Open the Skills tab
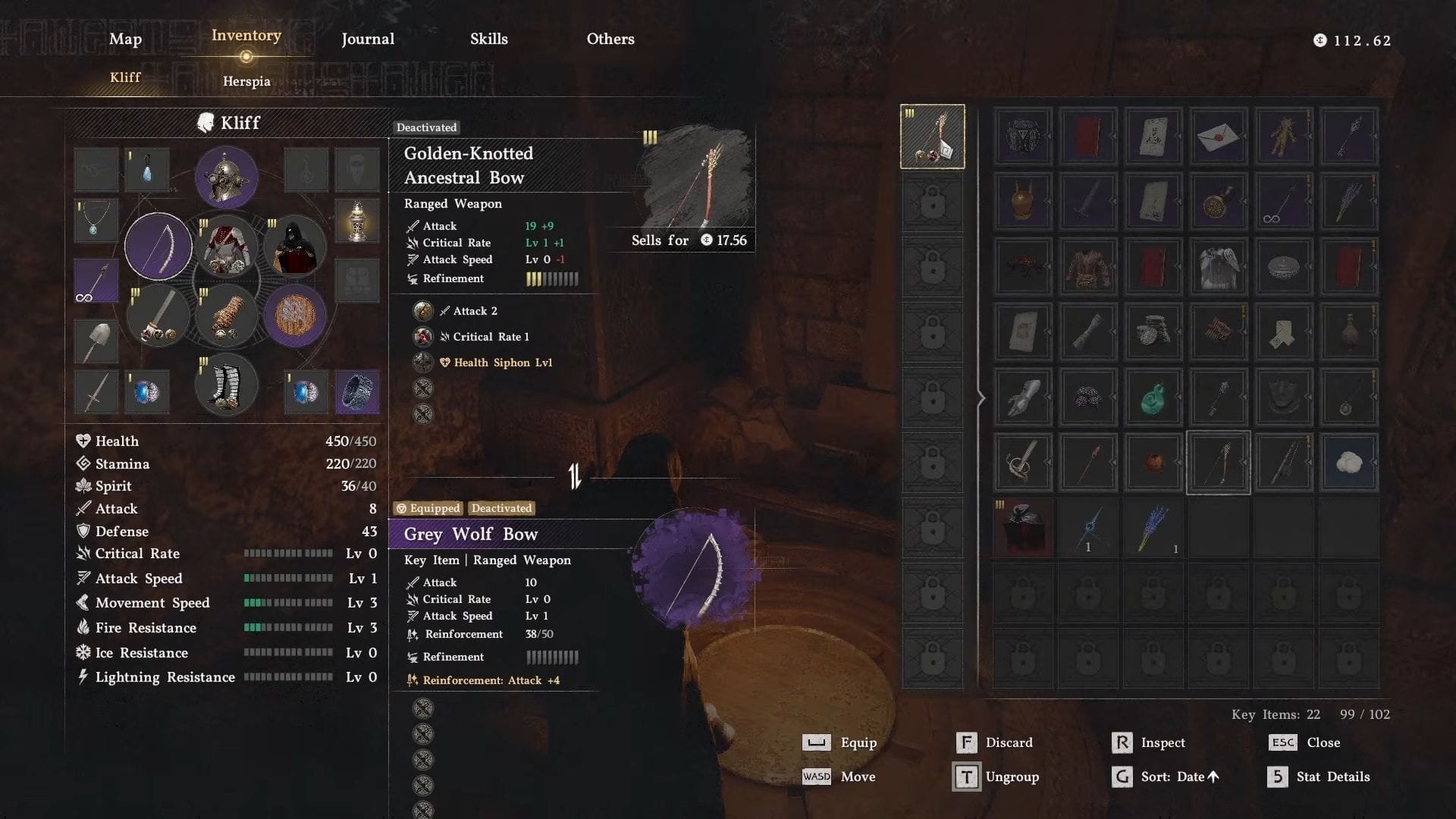1456x819 pixels. point(488,39)
